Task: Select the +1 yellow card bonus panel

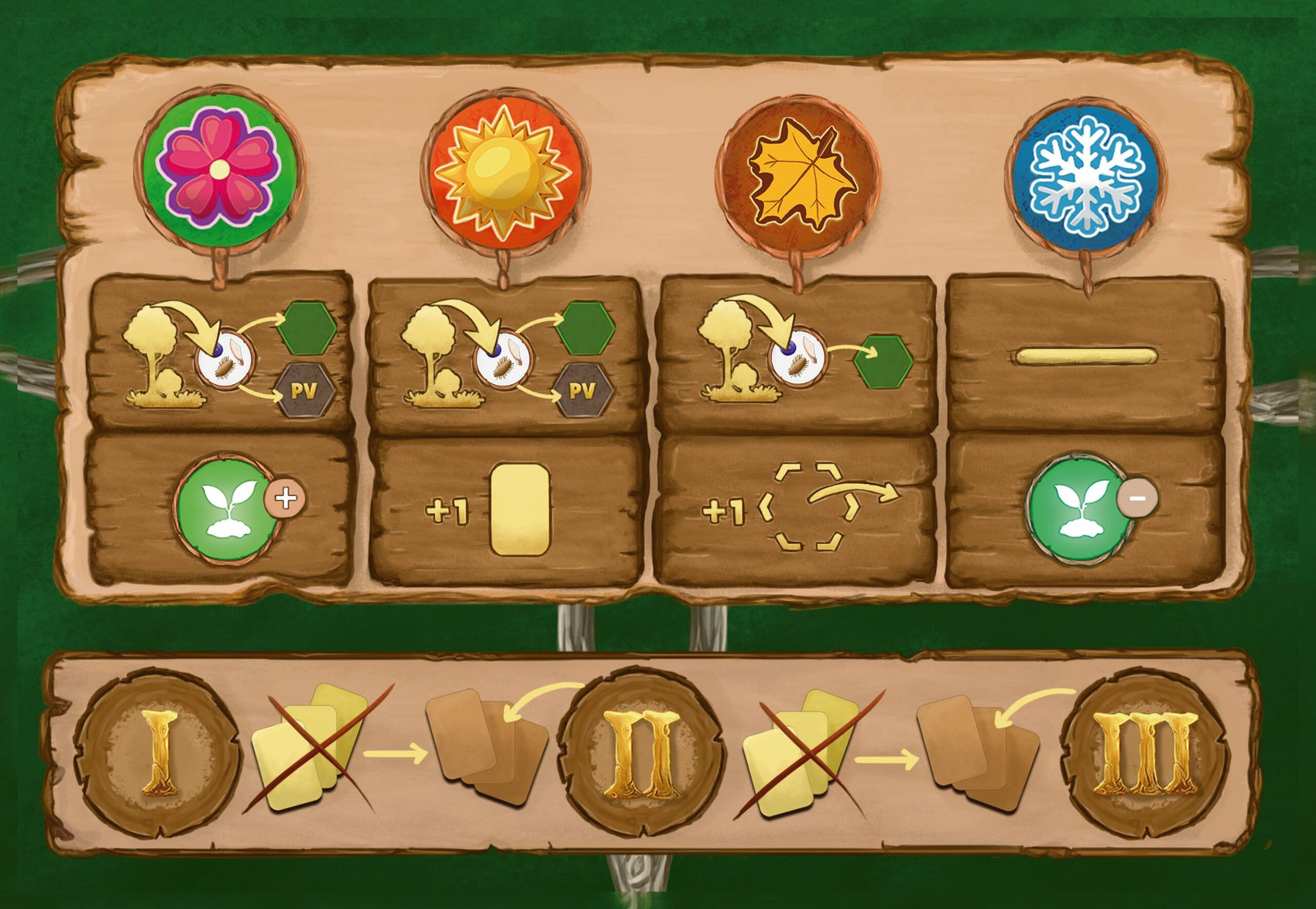Action: 506,511
